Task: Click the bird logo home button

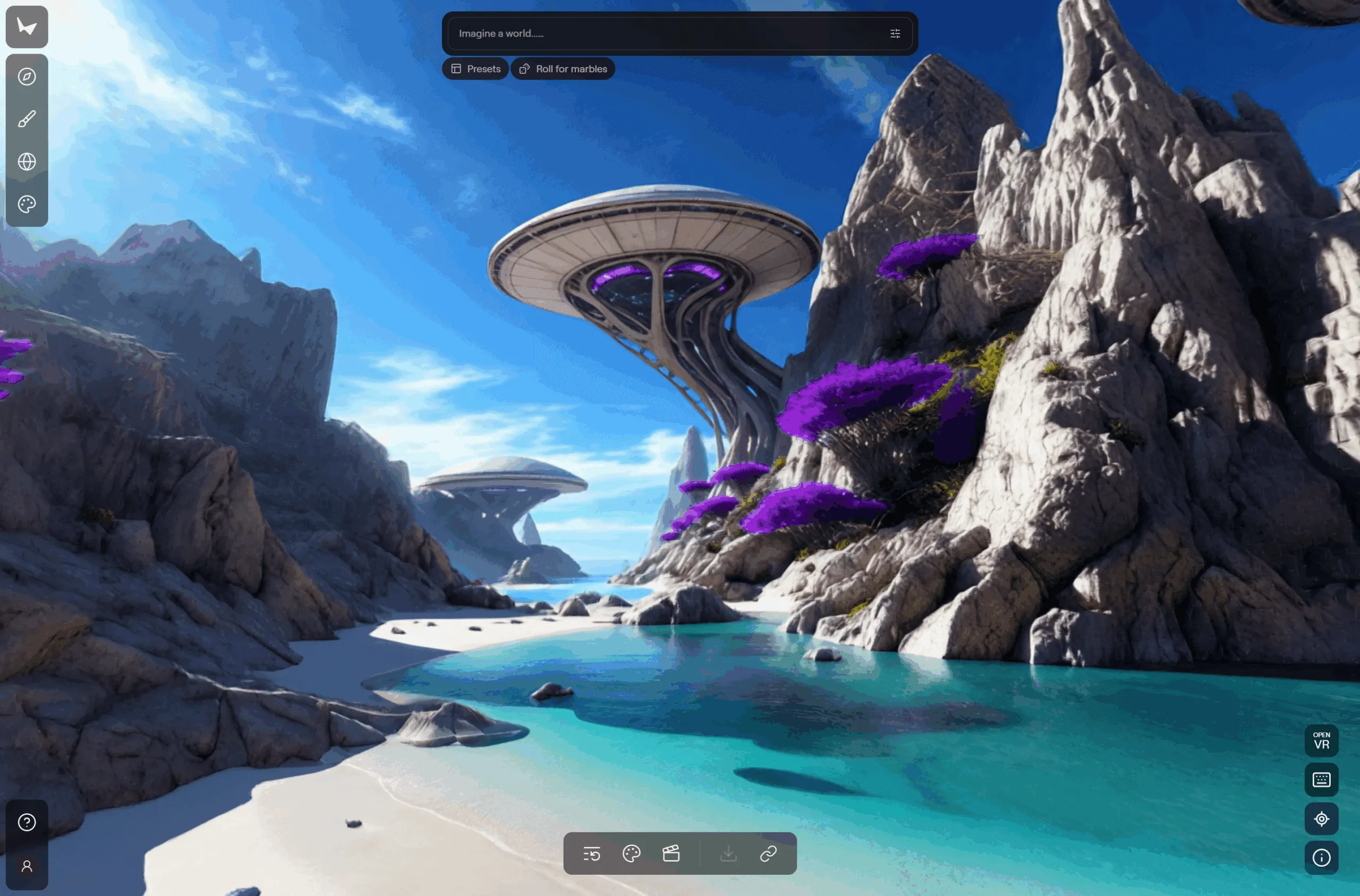Action: point(27,26)
